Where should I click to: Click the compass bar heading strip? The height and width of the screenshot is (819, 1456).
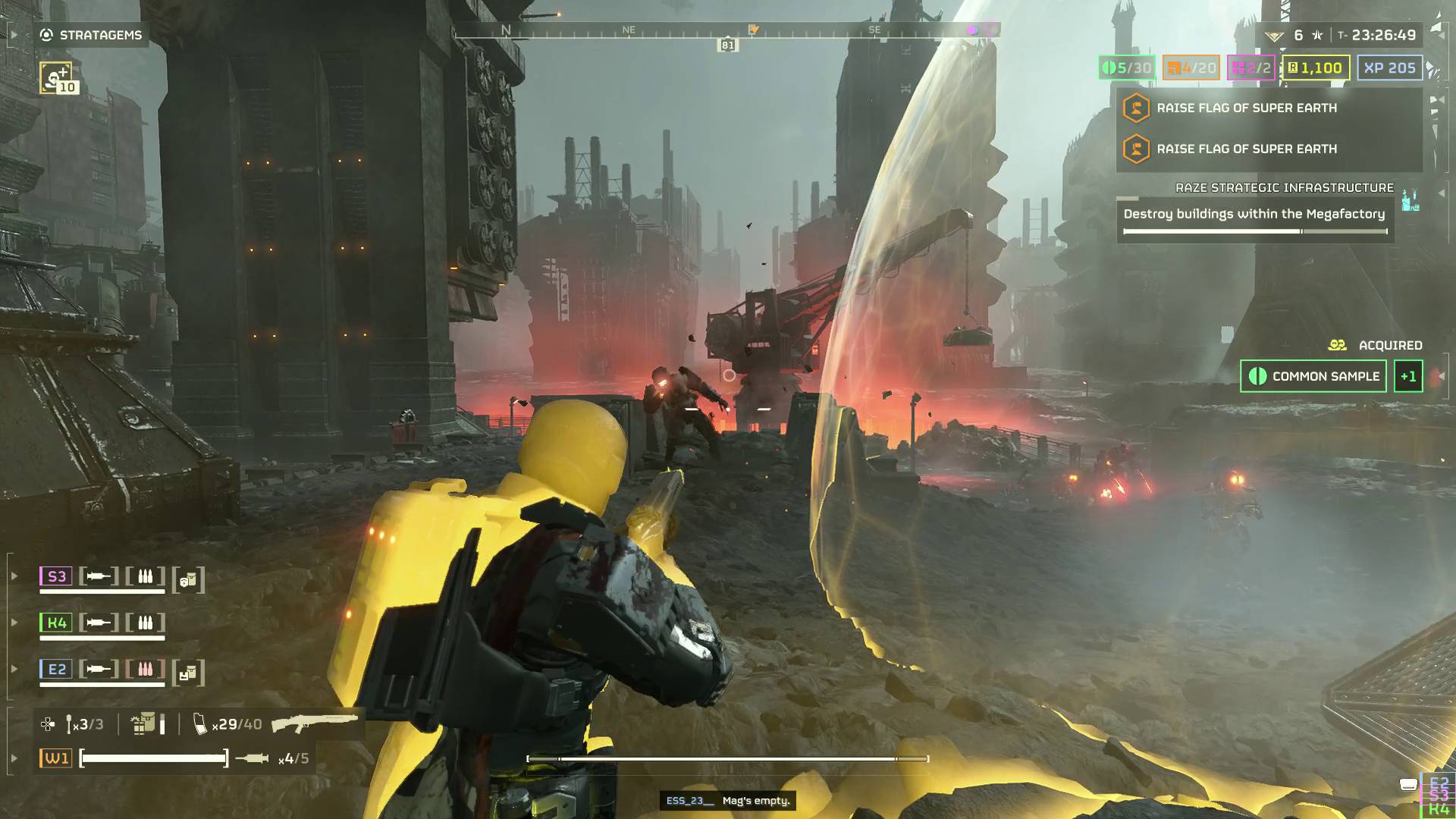[726, 31]
